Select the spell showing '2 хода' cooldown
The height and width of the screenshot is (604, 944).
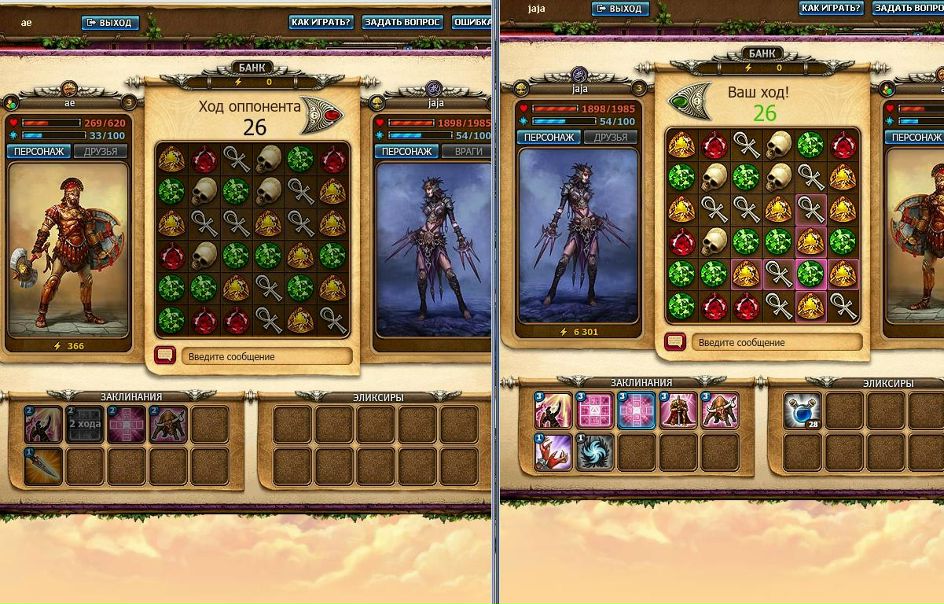(x=85, y=424)
